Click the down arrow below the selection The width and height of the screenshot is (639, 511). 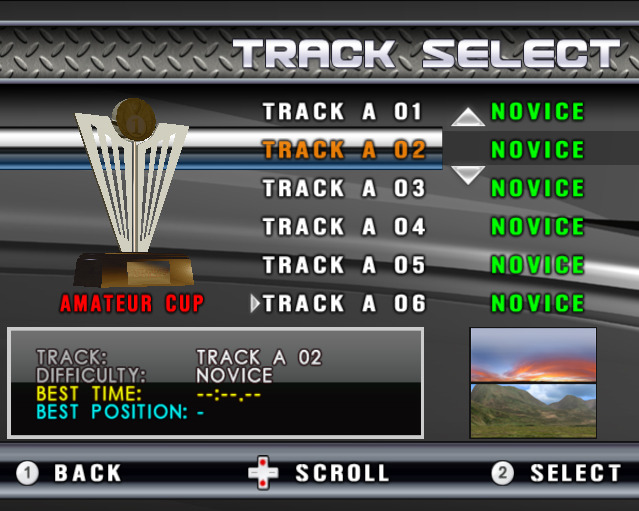[468, 175]
